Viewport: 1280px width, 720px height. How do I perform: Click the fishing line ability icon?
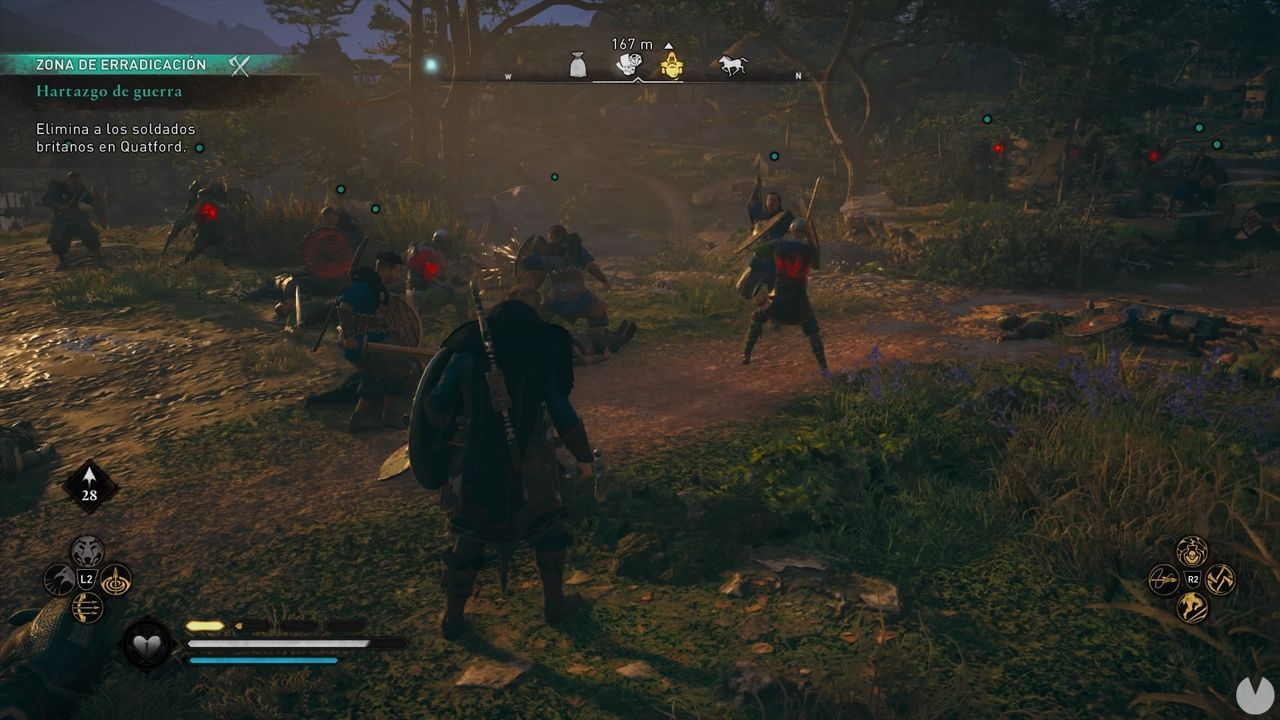click(x=1163, y=578)
